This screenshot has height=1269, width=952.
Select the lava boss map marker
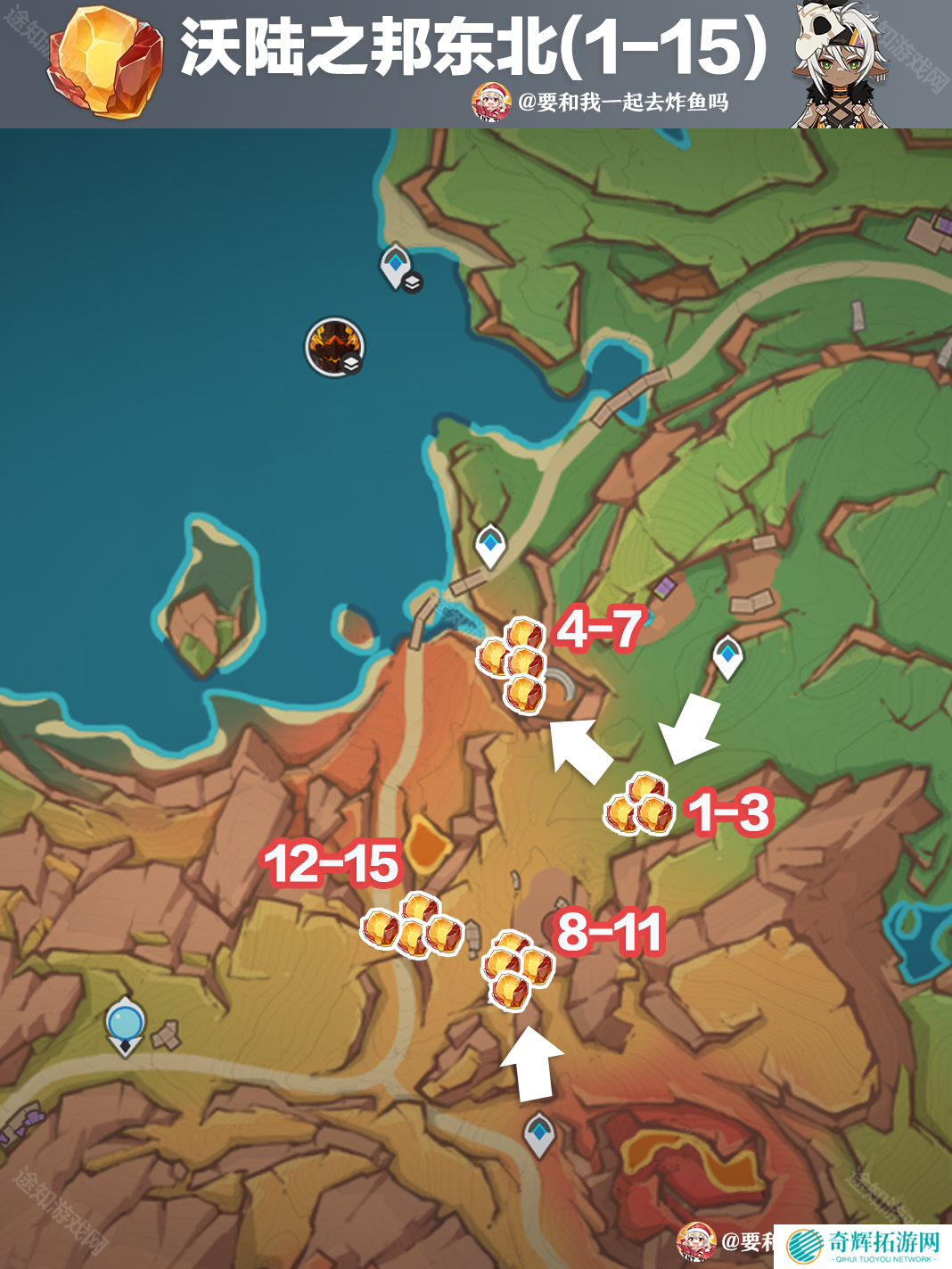point(334,346)
